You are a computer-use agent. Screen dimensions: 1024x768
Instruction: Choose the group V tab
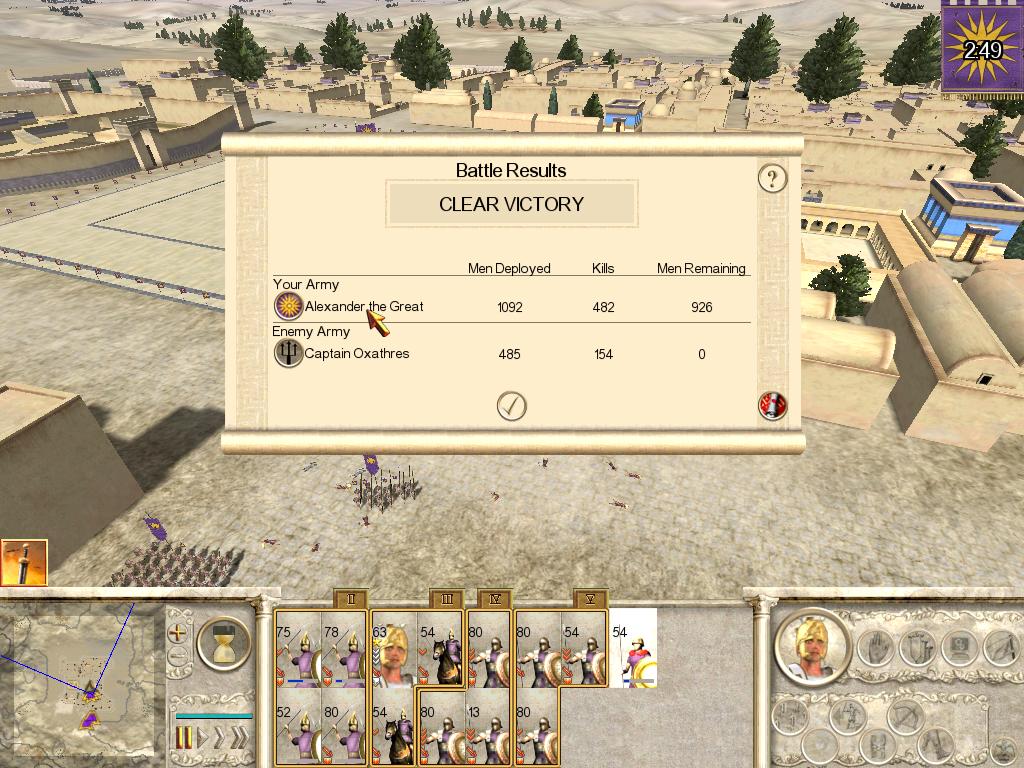point(590,599)
